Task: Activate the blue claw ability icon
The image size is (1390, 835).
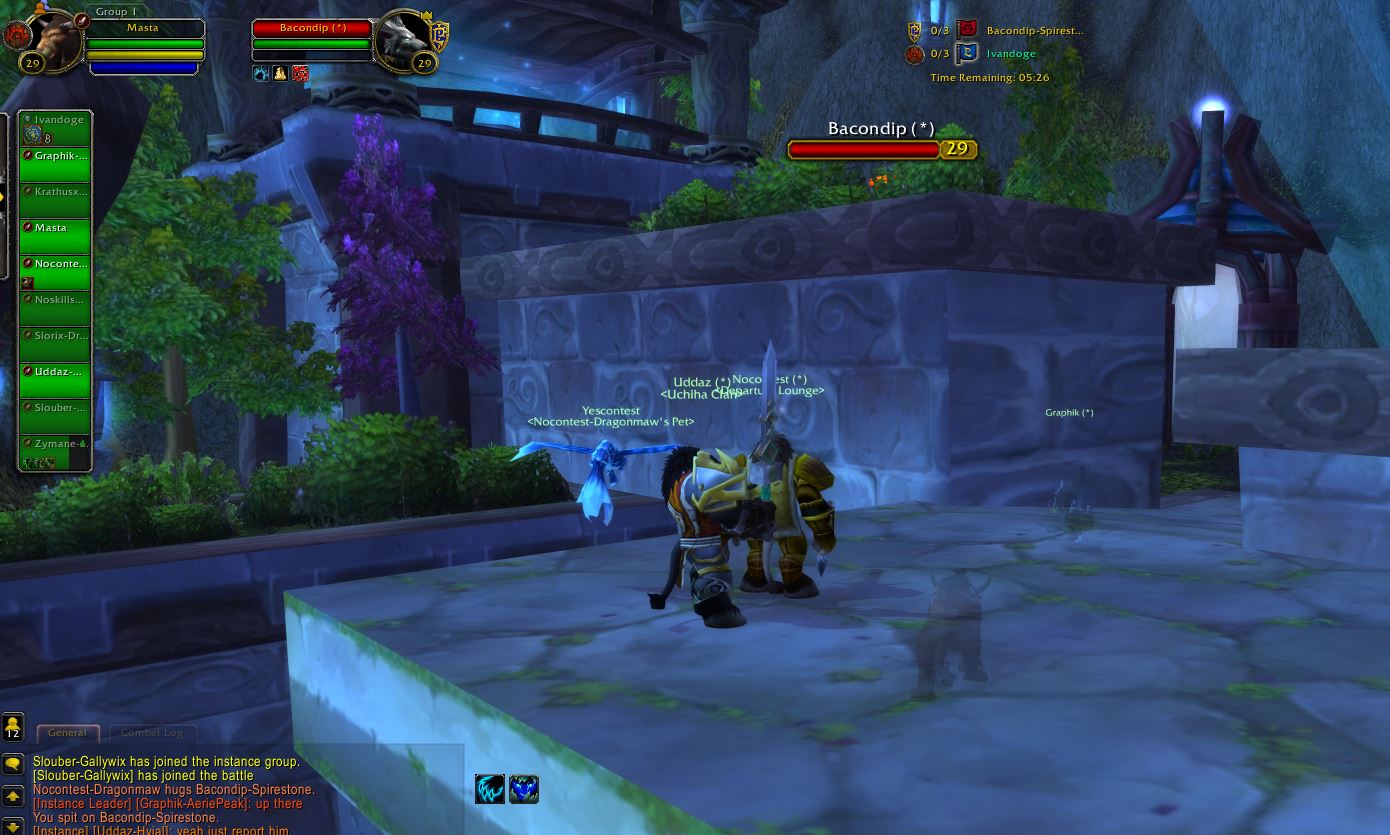Action: 490,789
